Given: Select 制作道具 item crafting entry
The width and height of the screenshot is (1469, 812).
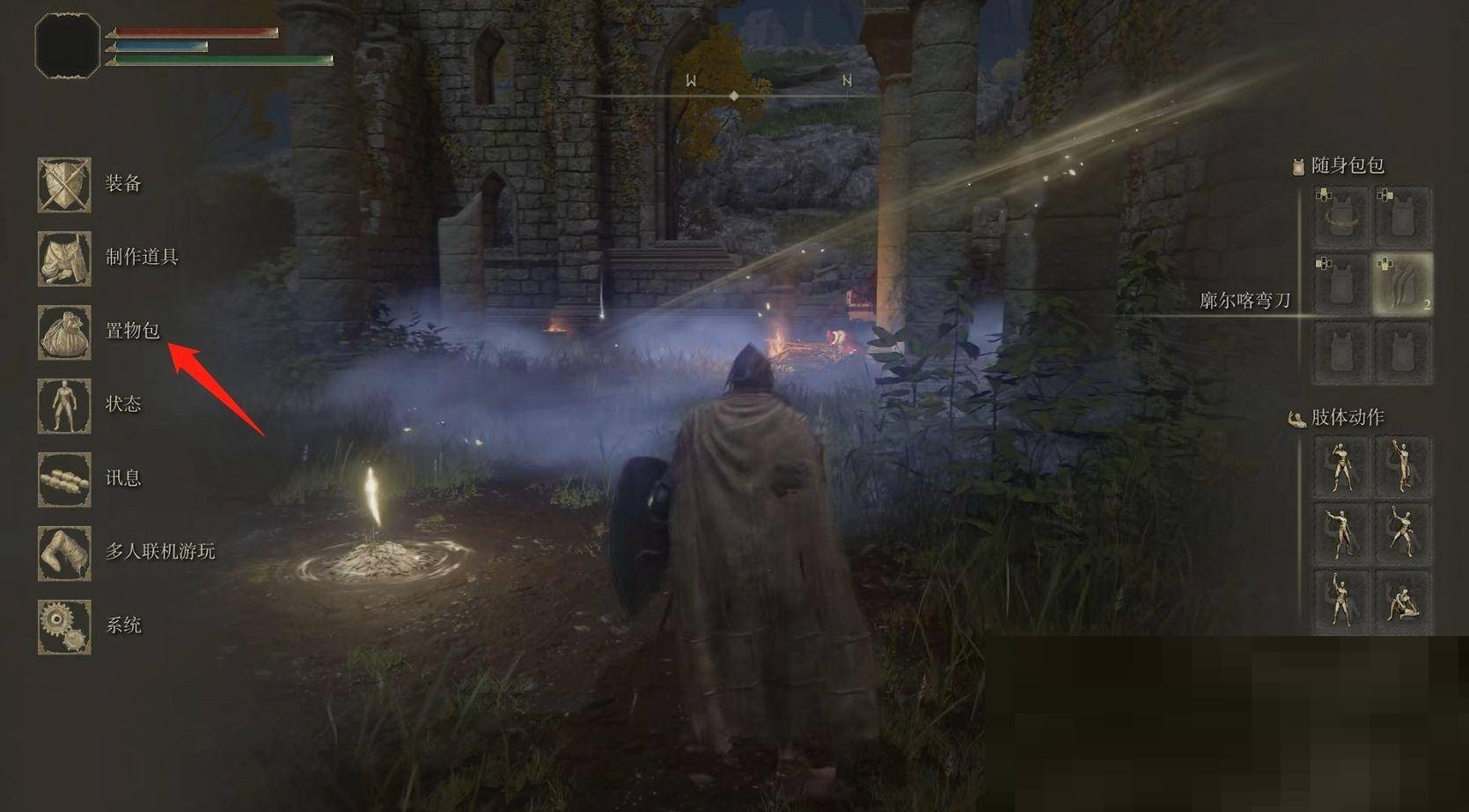Looking at the screenshot, I should click(x=64, y=259).
